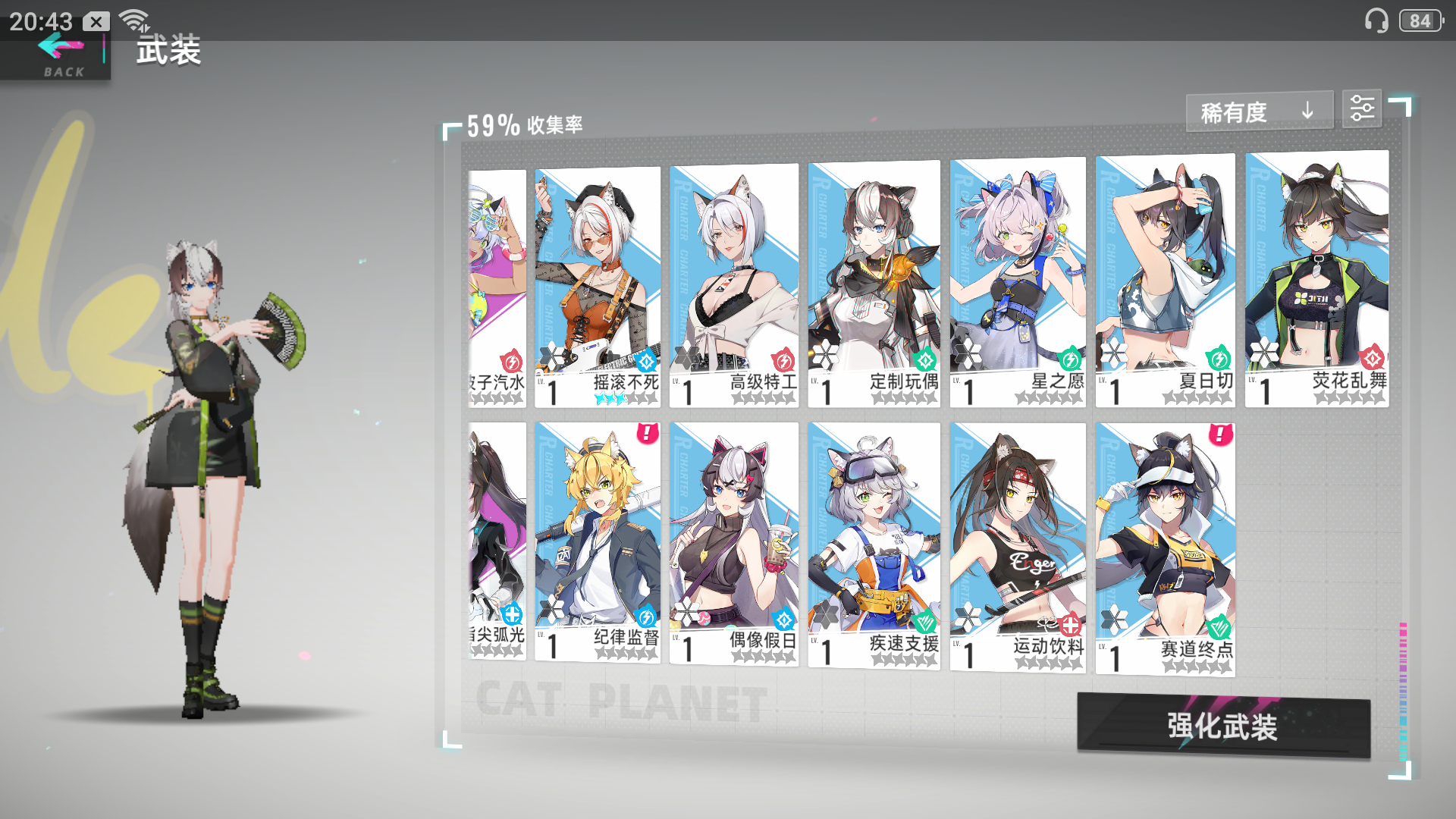This screenshot has height=819, width=1456.
Task: Click the red cross icon on 运动饮料 card
Action: point(1069,623)
